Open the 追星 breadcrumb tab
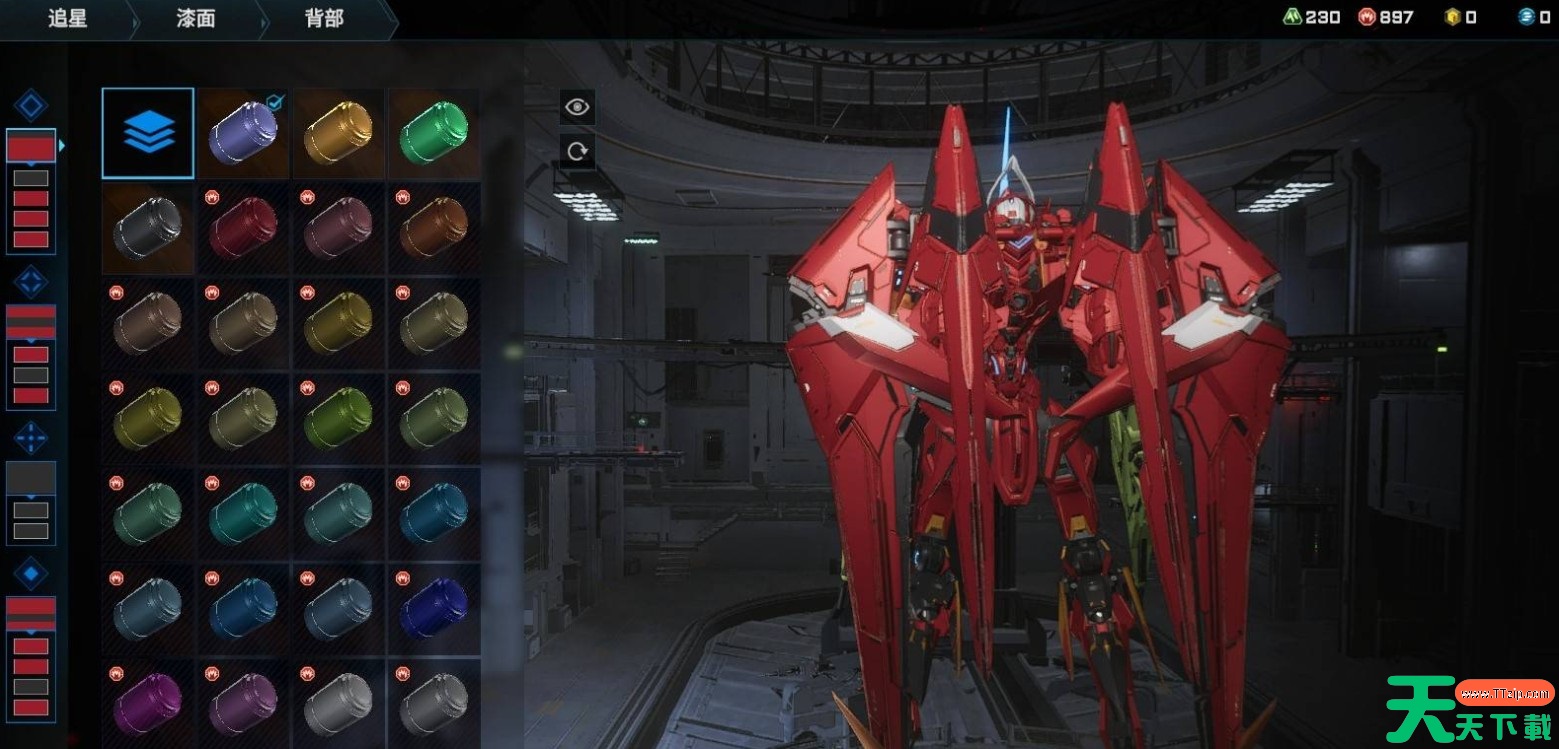1559x749 pixels. 68,18
